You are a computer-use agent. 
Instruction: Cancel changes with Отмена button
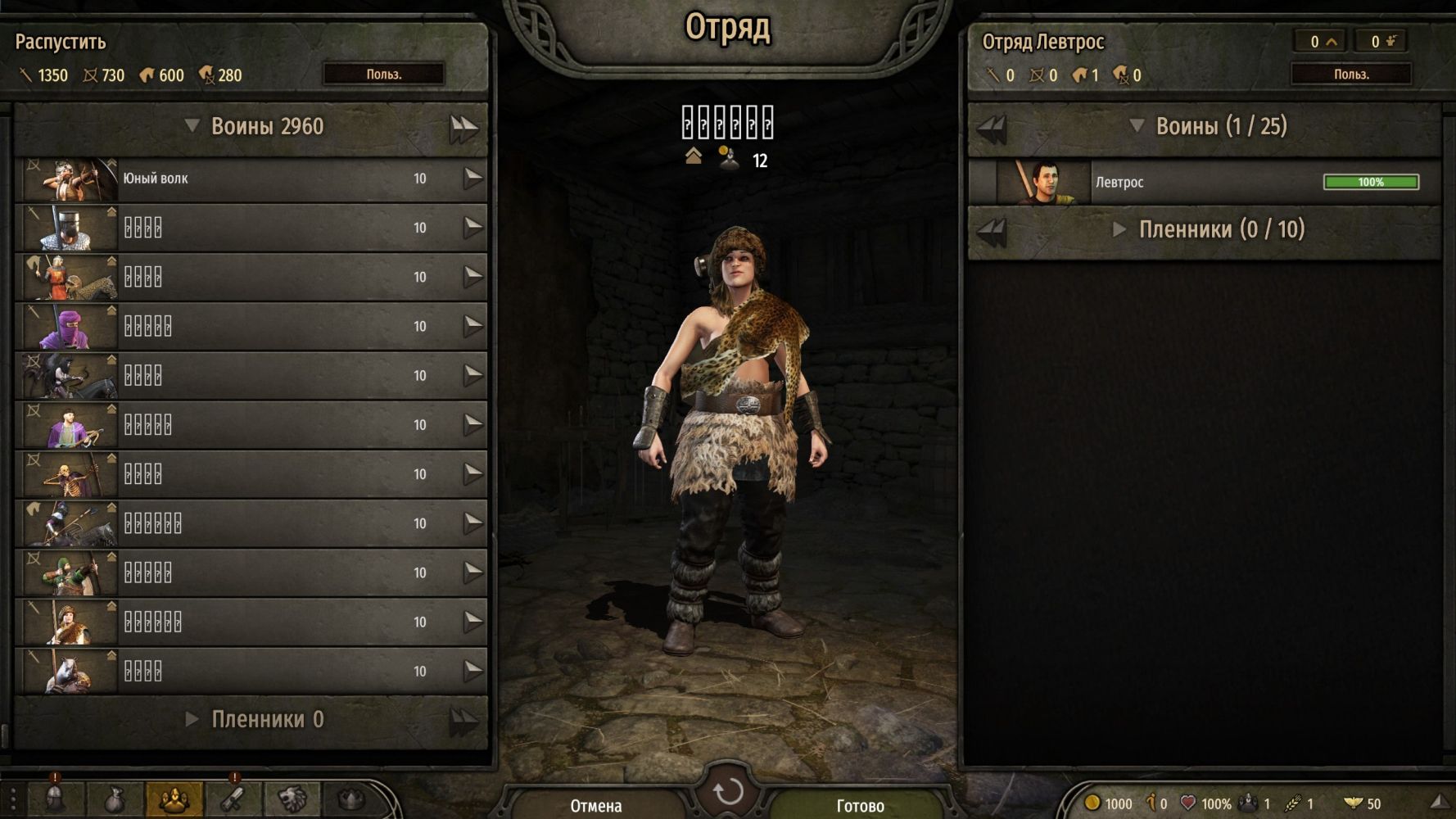click(596, 805)
